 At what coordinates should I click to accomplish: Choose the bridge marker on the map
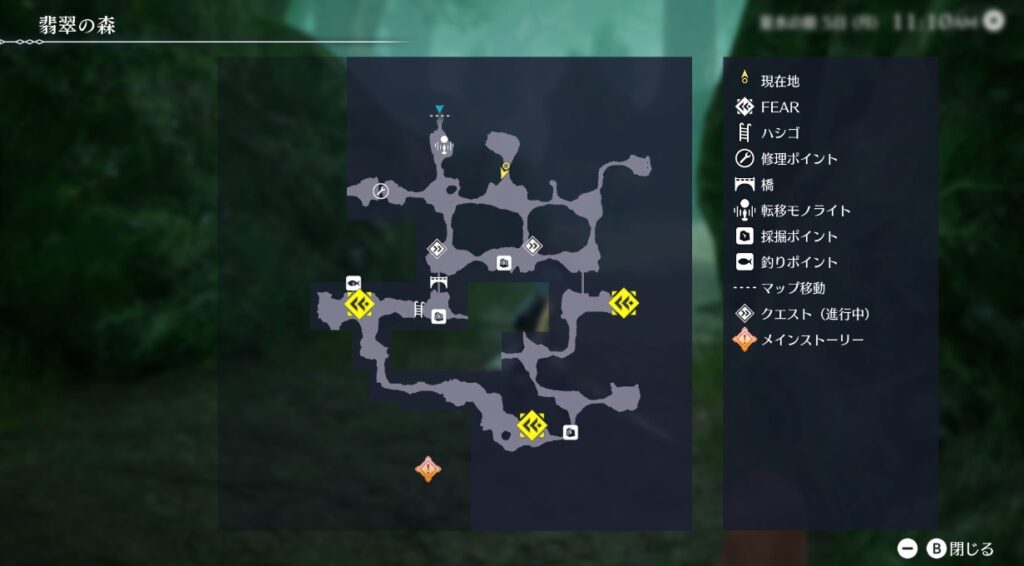click(x=438, y=283)
